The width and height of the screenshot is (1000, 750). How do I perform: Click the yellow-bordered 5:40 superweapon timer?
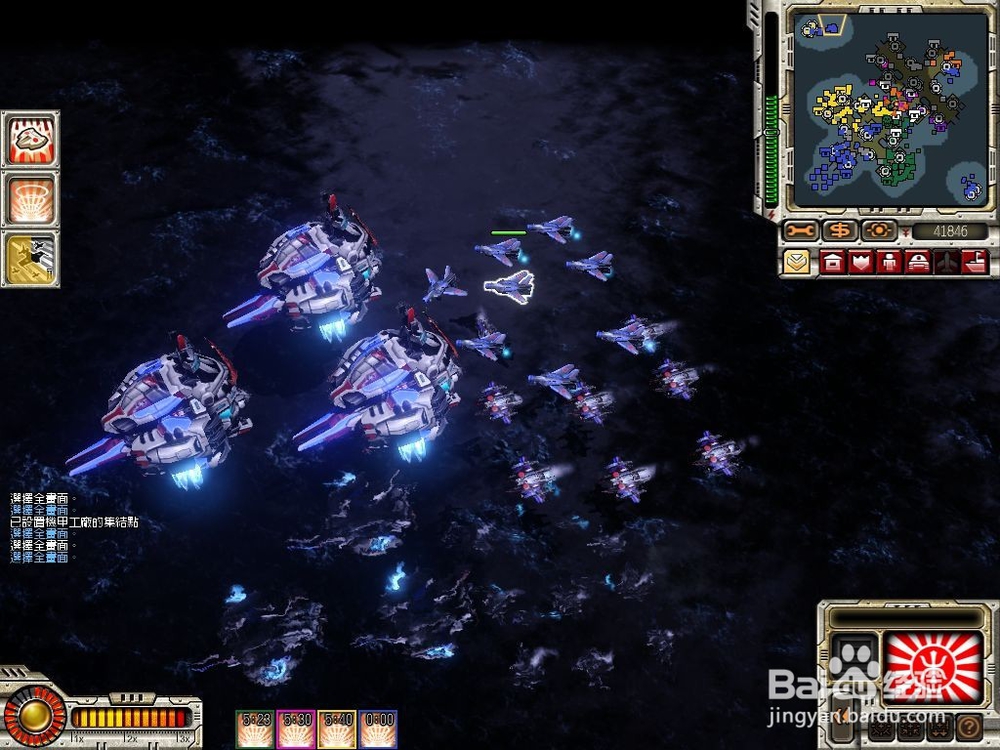(x=338, y=729)
